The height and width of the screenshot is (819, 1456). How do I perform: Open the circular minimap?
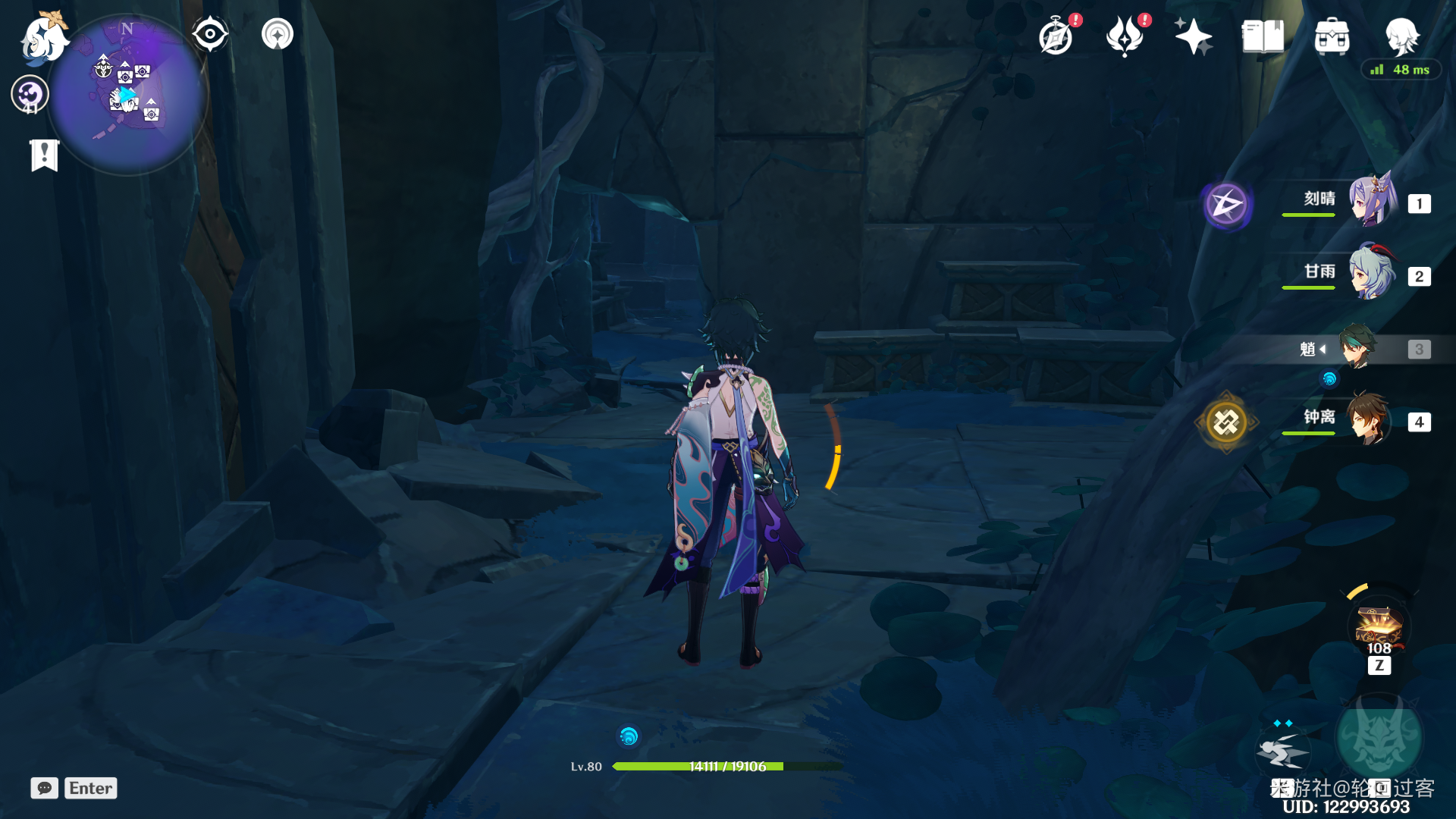127,95
